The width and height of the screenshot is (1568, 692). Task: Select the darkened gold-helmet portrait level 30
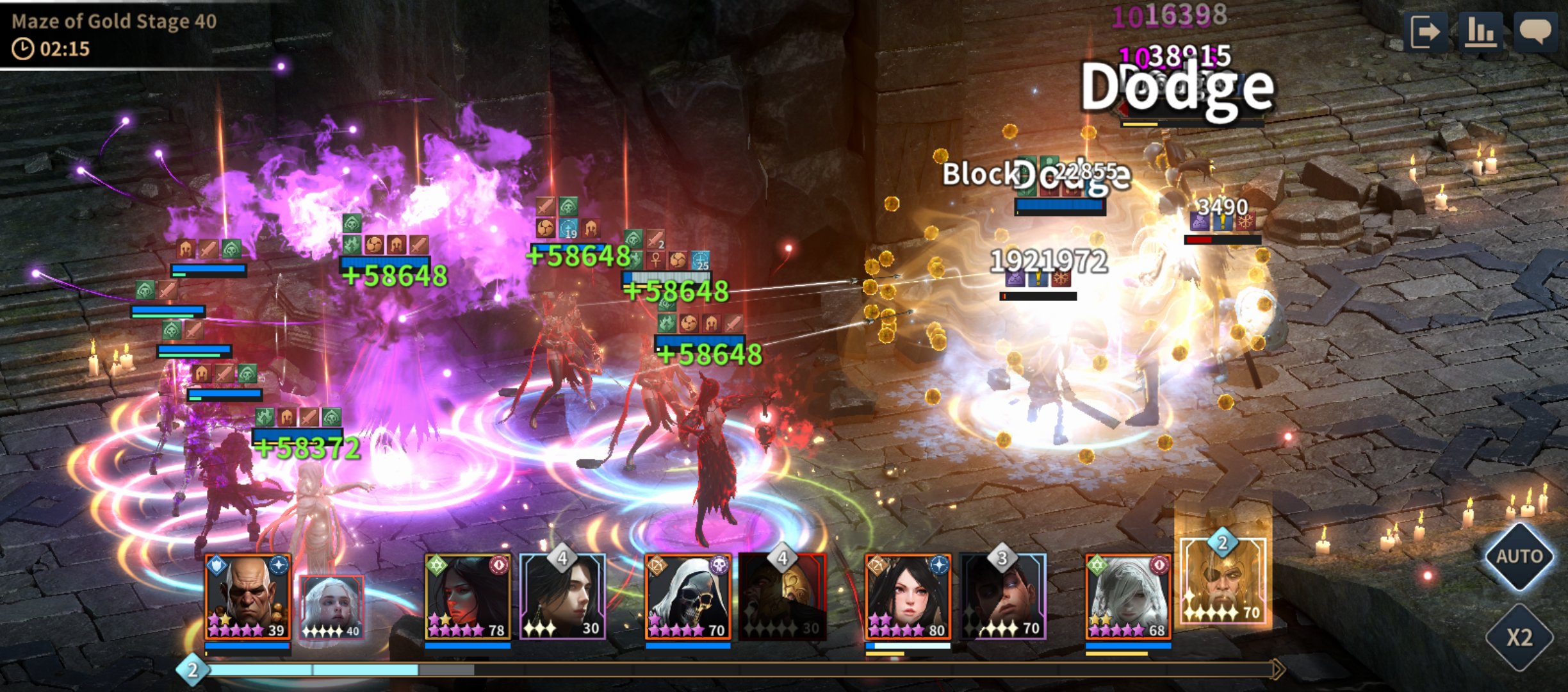(x=782, y=597)
